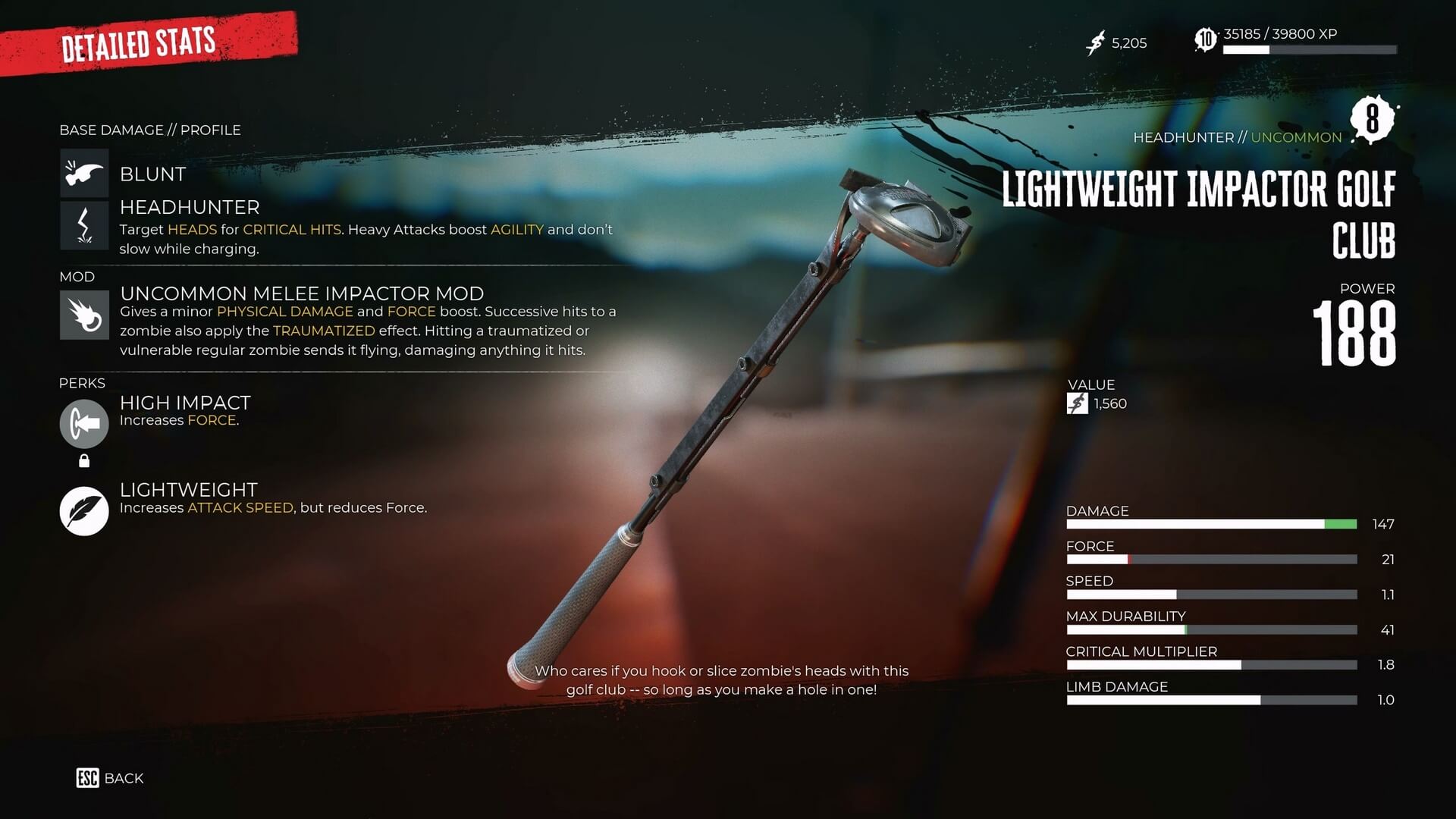The image size is (1456, 819).
Task: Select the Blunt damage type icon
Action: click(83, 173)
